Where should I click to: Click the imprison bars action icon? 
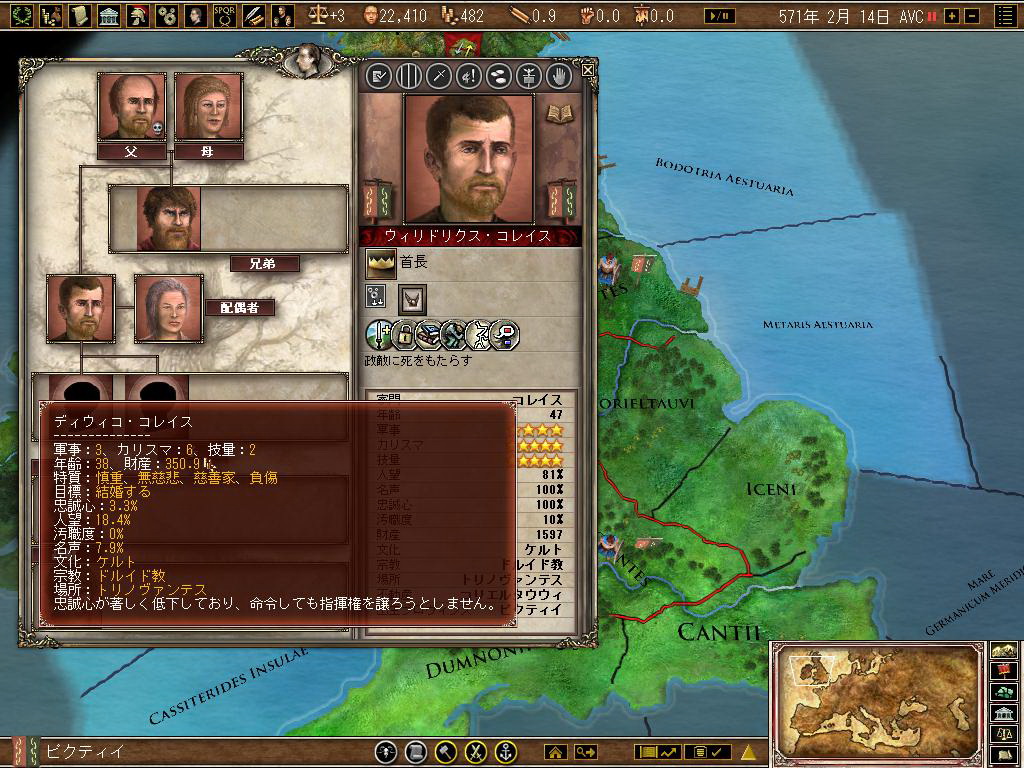click(x=408, y=75)
